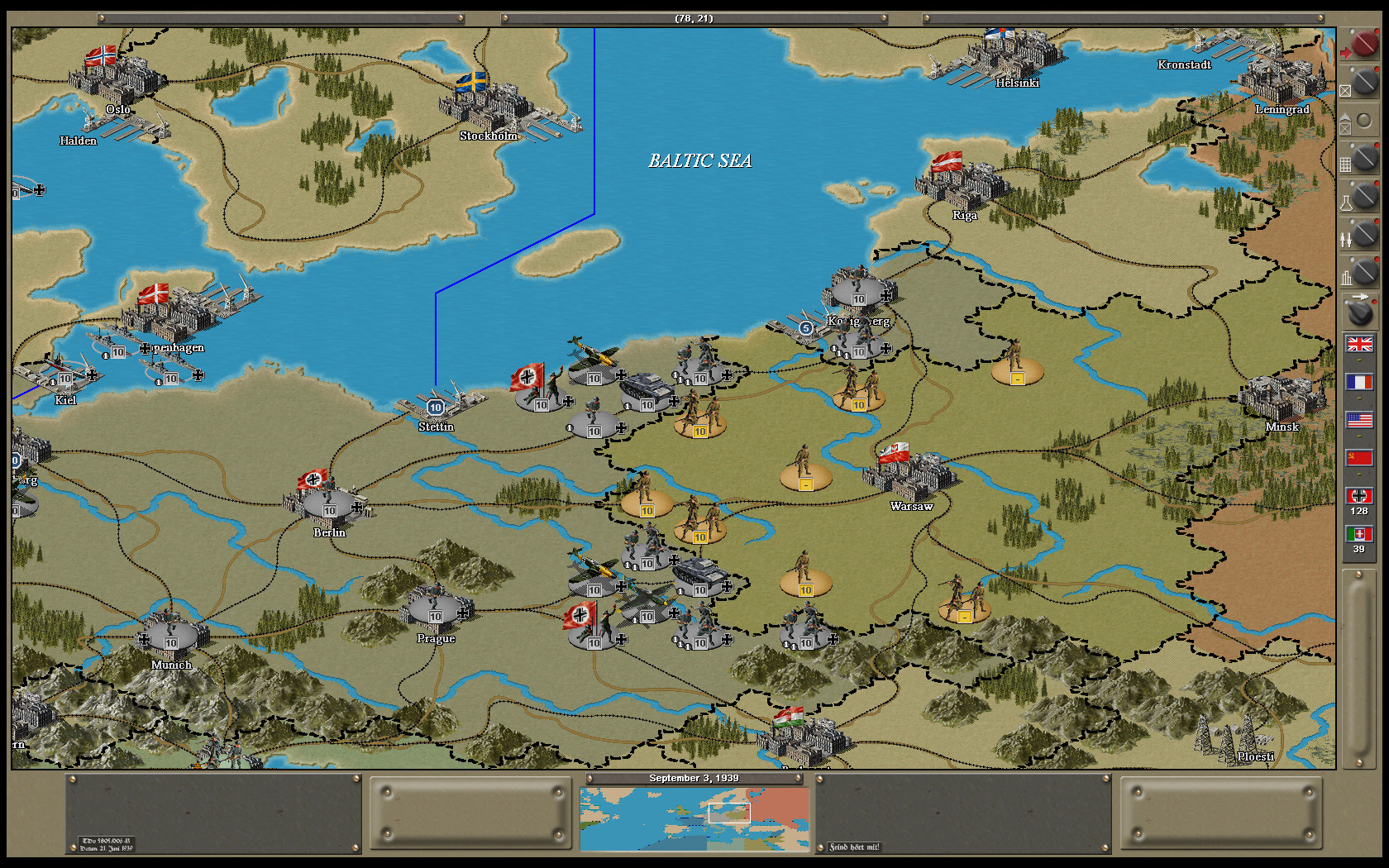
Task: Open the purchase sliders knob
Action: (1365, 234)
